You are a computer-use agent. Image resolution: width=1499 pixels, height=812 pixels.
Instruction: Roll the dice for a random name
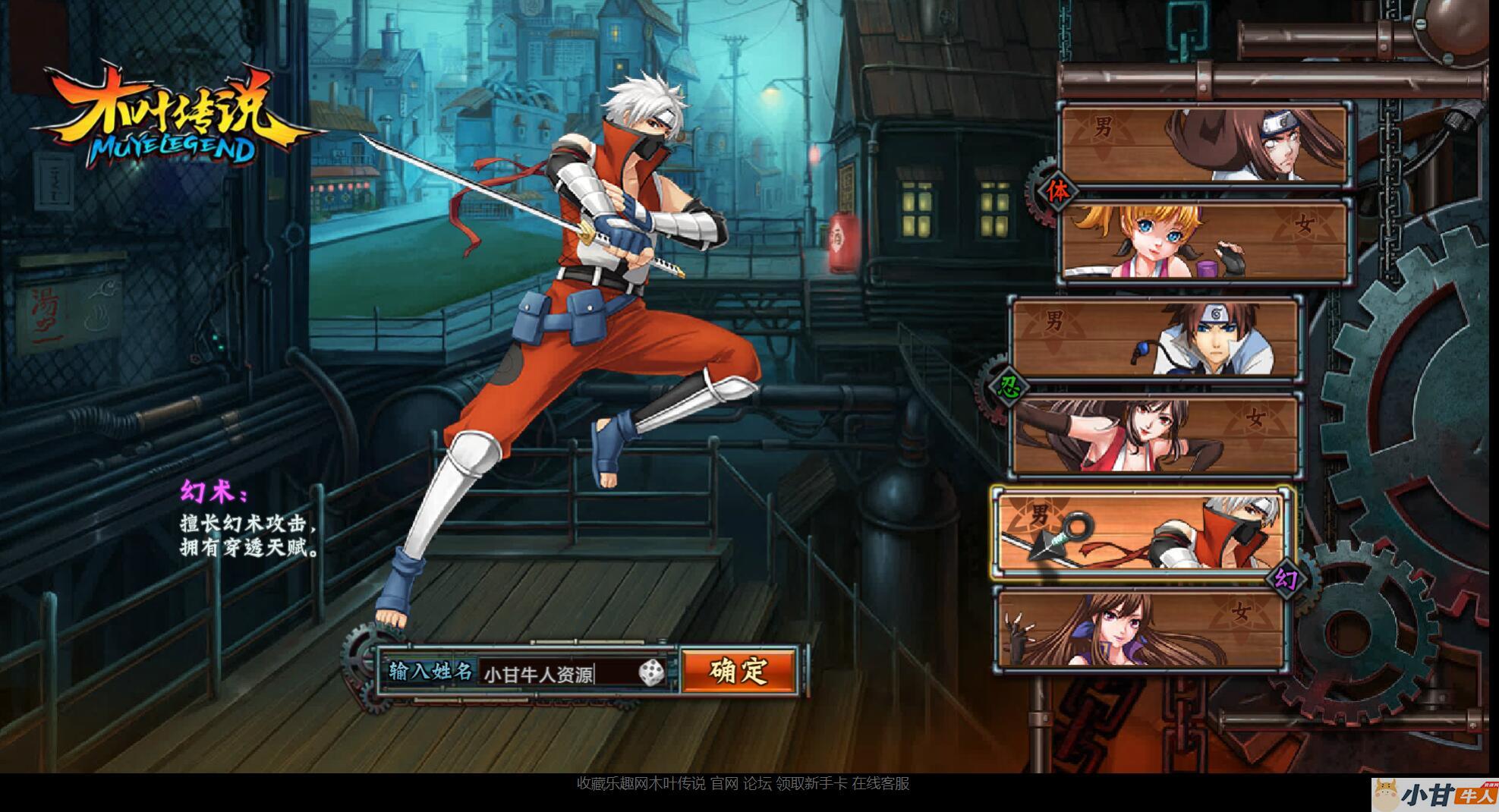point(650,672)
